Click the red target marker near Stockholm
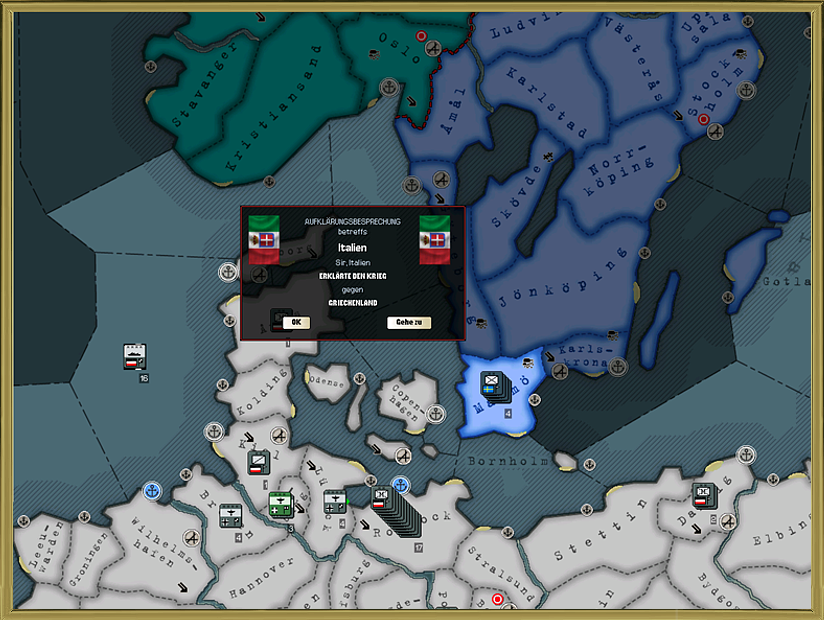This screenshot has height=620, width=824. [x=704, y=120]
